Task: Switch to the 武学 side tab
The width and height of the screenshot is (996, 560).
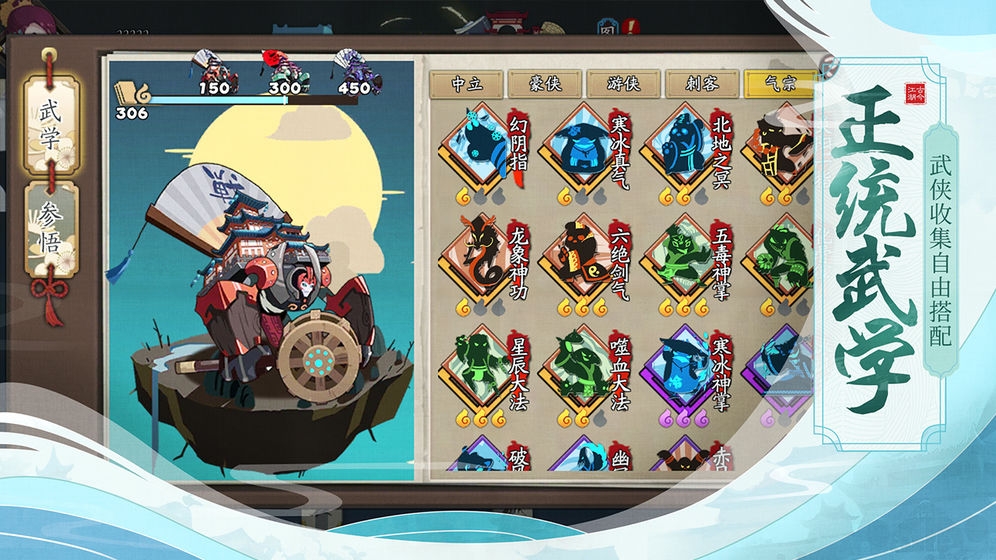Action: (x=50, y=124)
